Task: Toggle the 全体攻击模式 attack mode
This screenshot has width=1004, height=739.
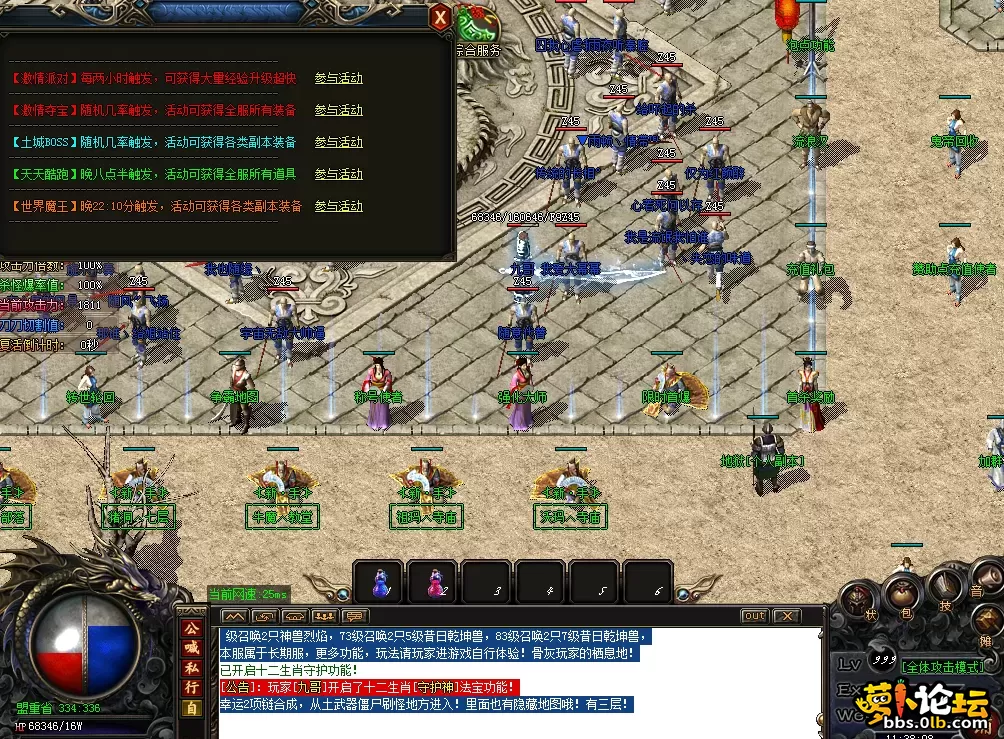Action: [942, 666]
